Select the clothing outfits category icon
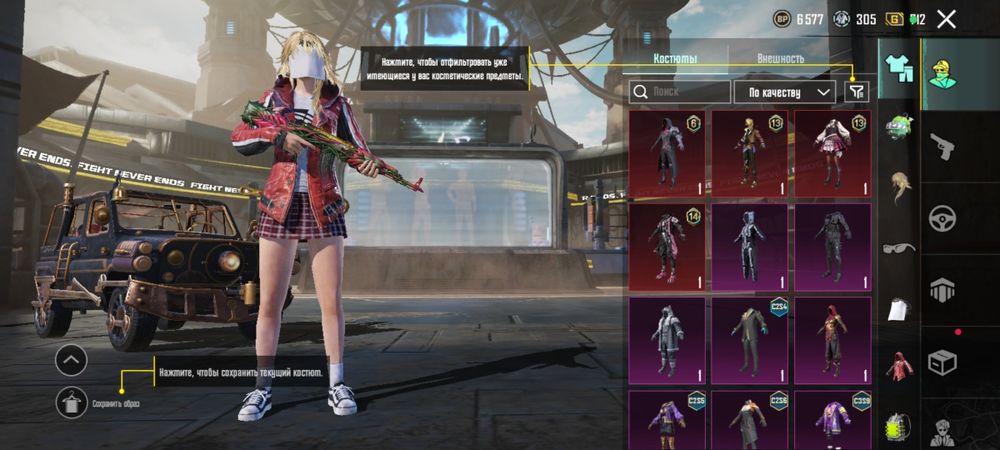 899,67
